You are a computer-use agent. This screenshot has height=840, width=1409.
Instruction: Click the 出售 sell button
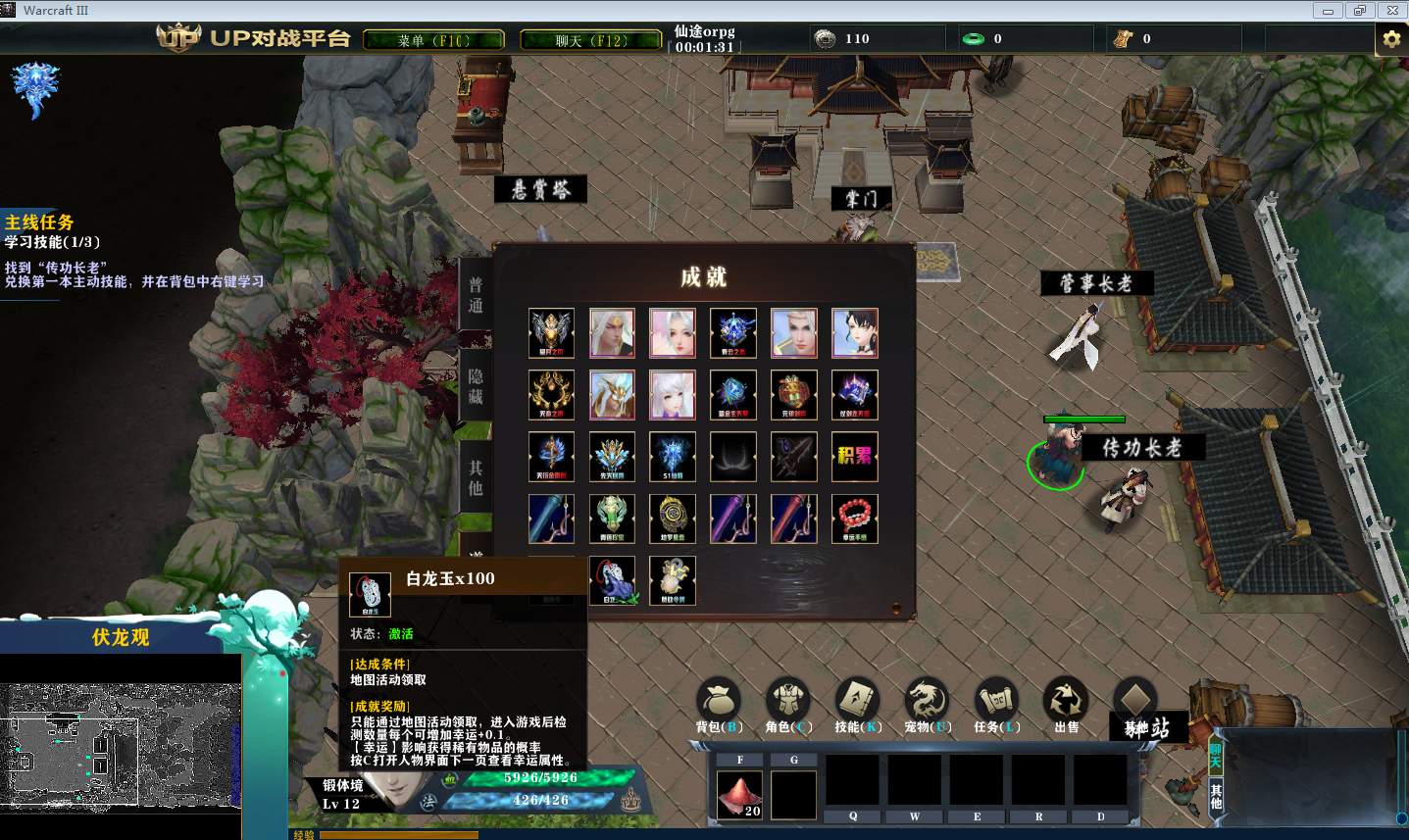coord(1066,704)
